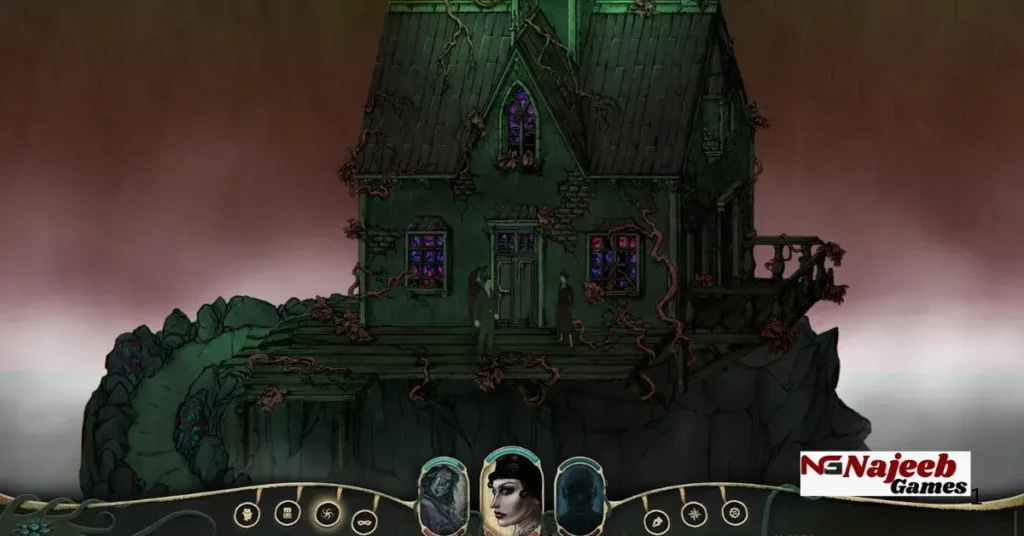Activate the glowing spiral swirl icon
The width and height of the screenshot is (1024, 536).
click(x=327, y=514)
